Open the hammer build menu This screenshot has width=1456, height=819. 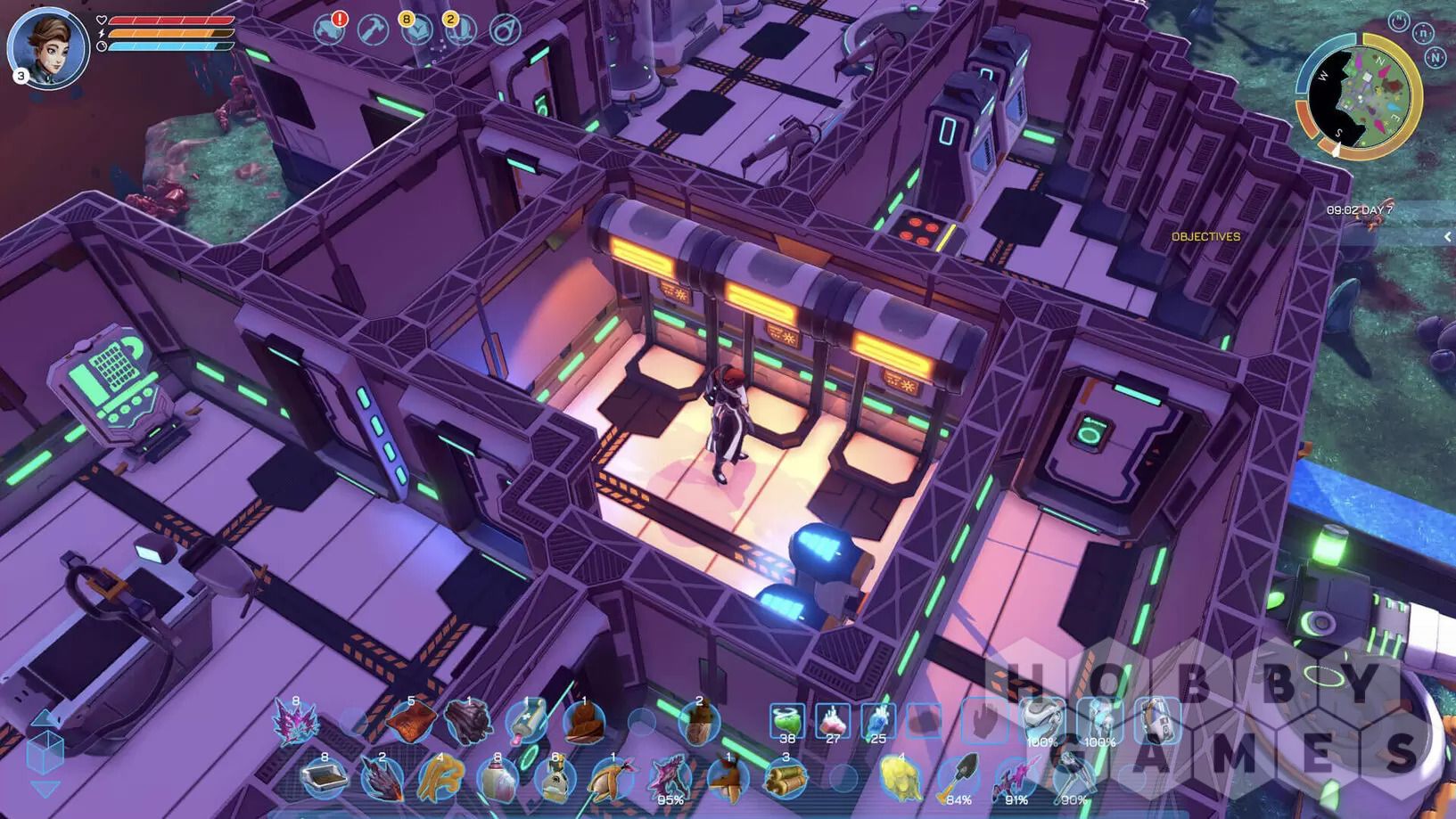coord(373,30)
